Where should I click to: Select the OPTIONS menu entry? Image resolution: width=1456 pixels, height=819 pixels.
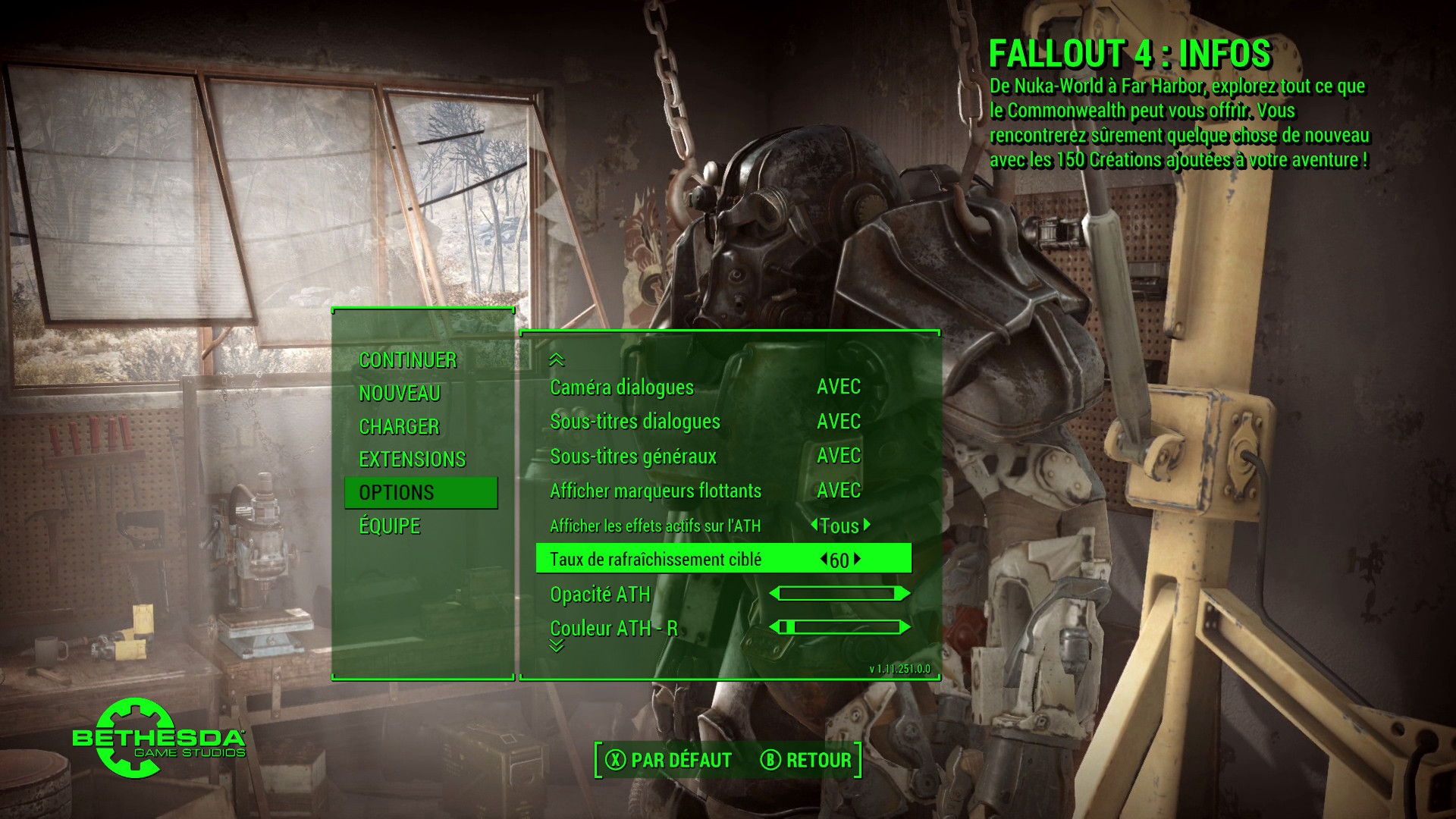tap(397, 493)
